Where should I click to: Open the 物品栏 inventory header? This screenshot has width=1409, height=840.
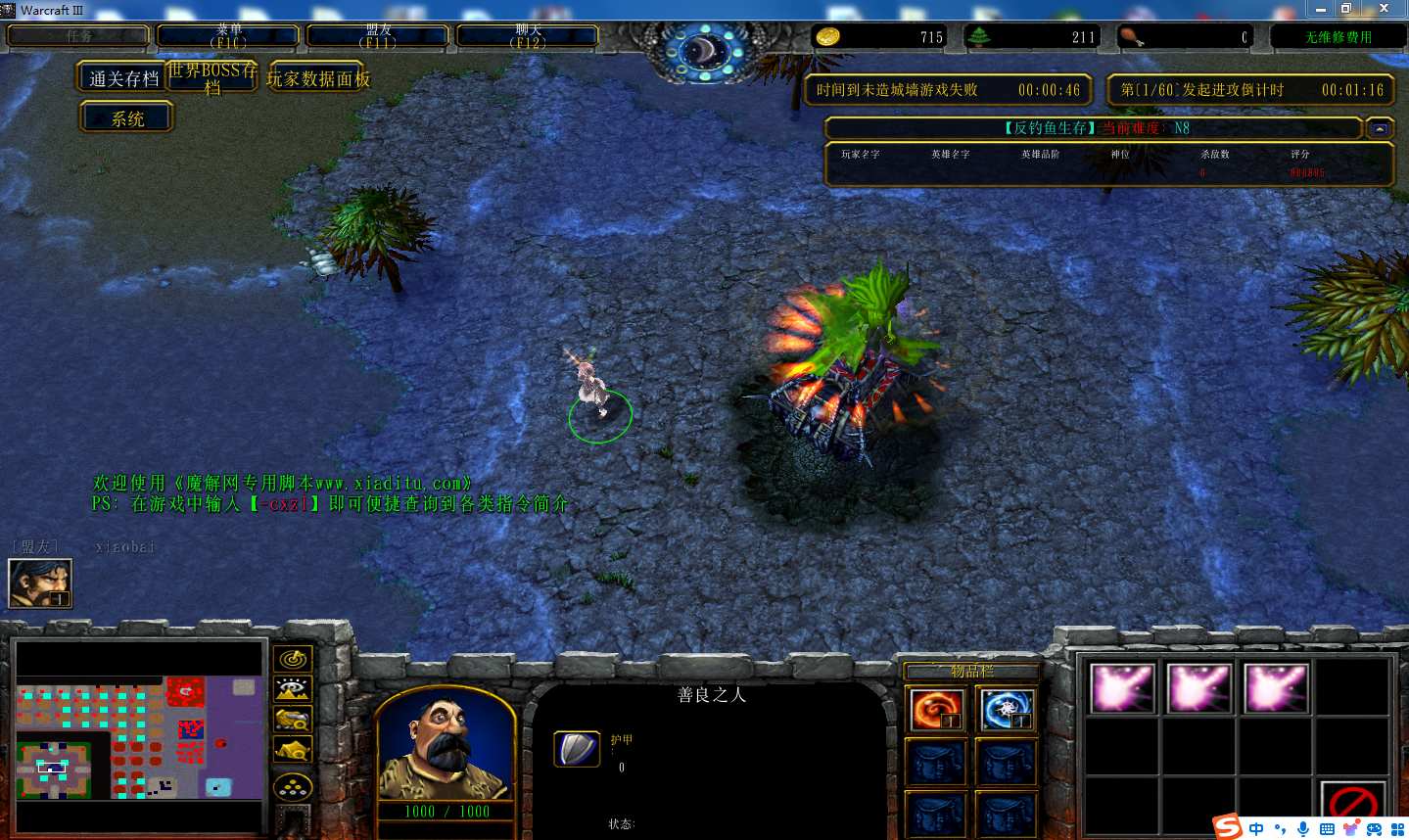pyautogui.click(x=971, y=672)
